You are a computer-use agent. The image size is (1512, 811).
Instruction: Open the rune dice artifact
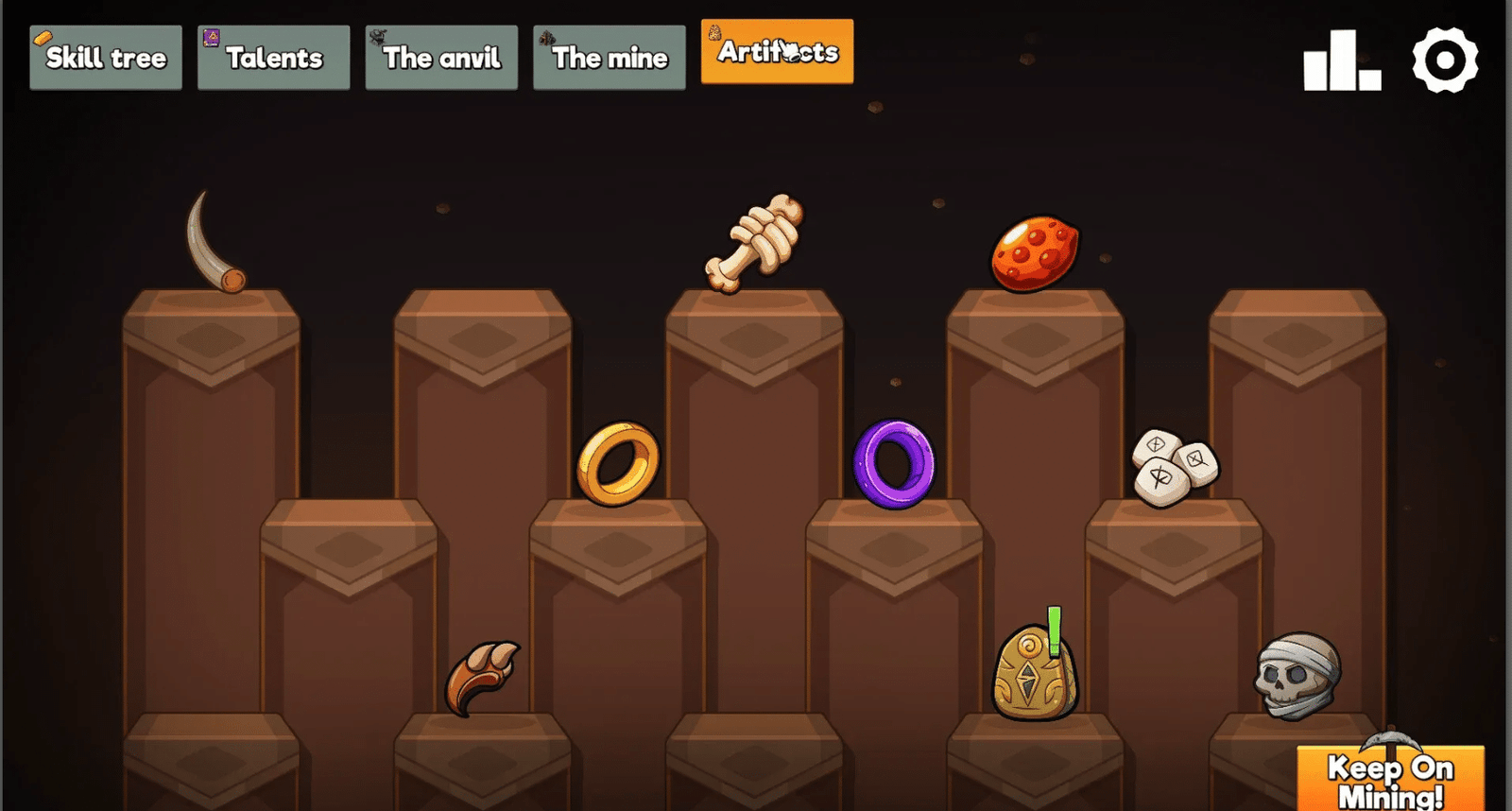(1172, 463)
